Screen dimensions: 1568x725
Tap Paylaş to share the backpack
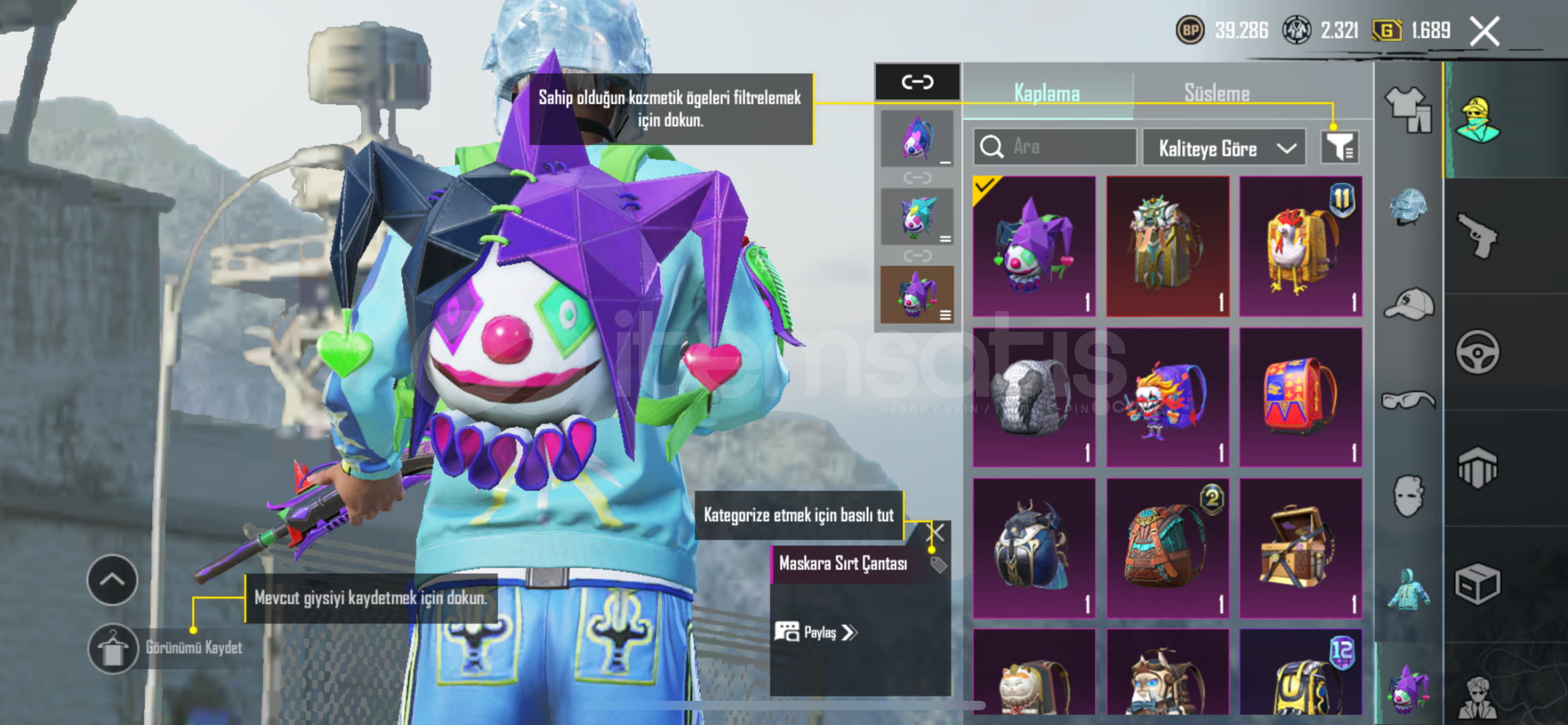pyautogui.click(x=816, y=632)
